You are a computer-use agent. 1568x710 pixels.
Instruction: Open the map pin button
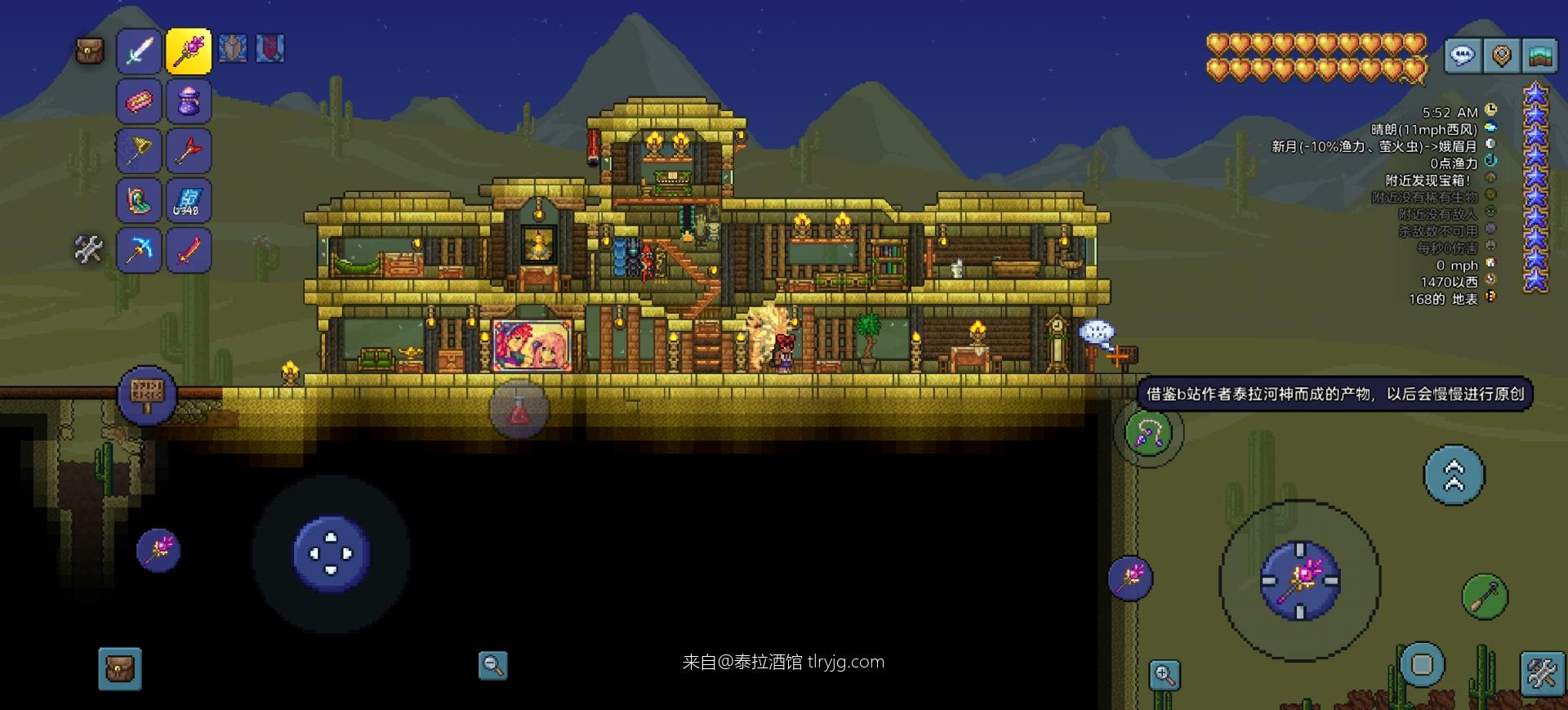click(1501, 56)
